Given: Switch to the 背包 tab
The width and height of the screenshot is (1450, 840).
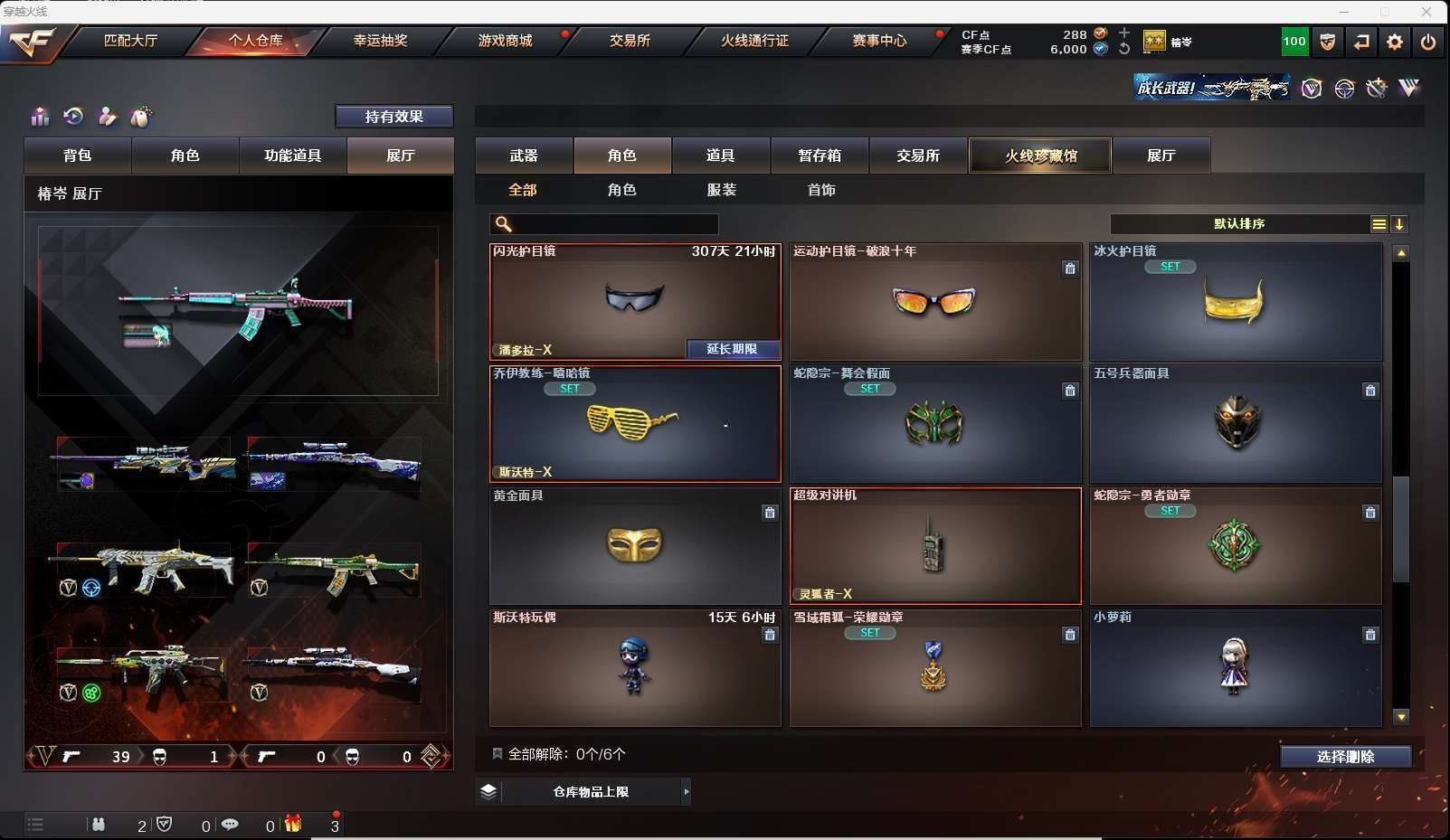Looking at the screenshot, I should (x=78, y=156).
